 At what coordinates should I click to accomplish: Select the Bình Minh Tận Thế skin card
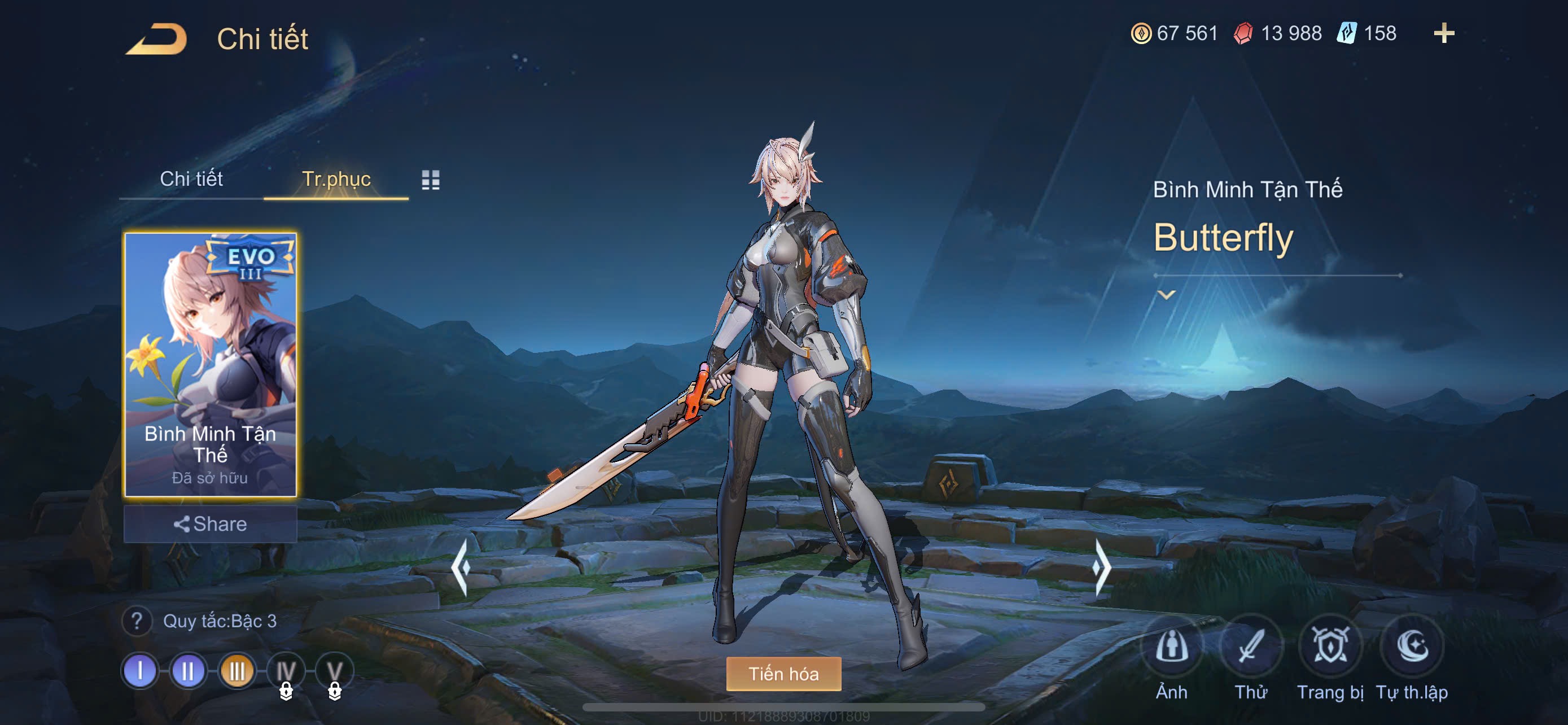point(210,364)
